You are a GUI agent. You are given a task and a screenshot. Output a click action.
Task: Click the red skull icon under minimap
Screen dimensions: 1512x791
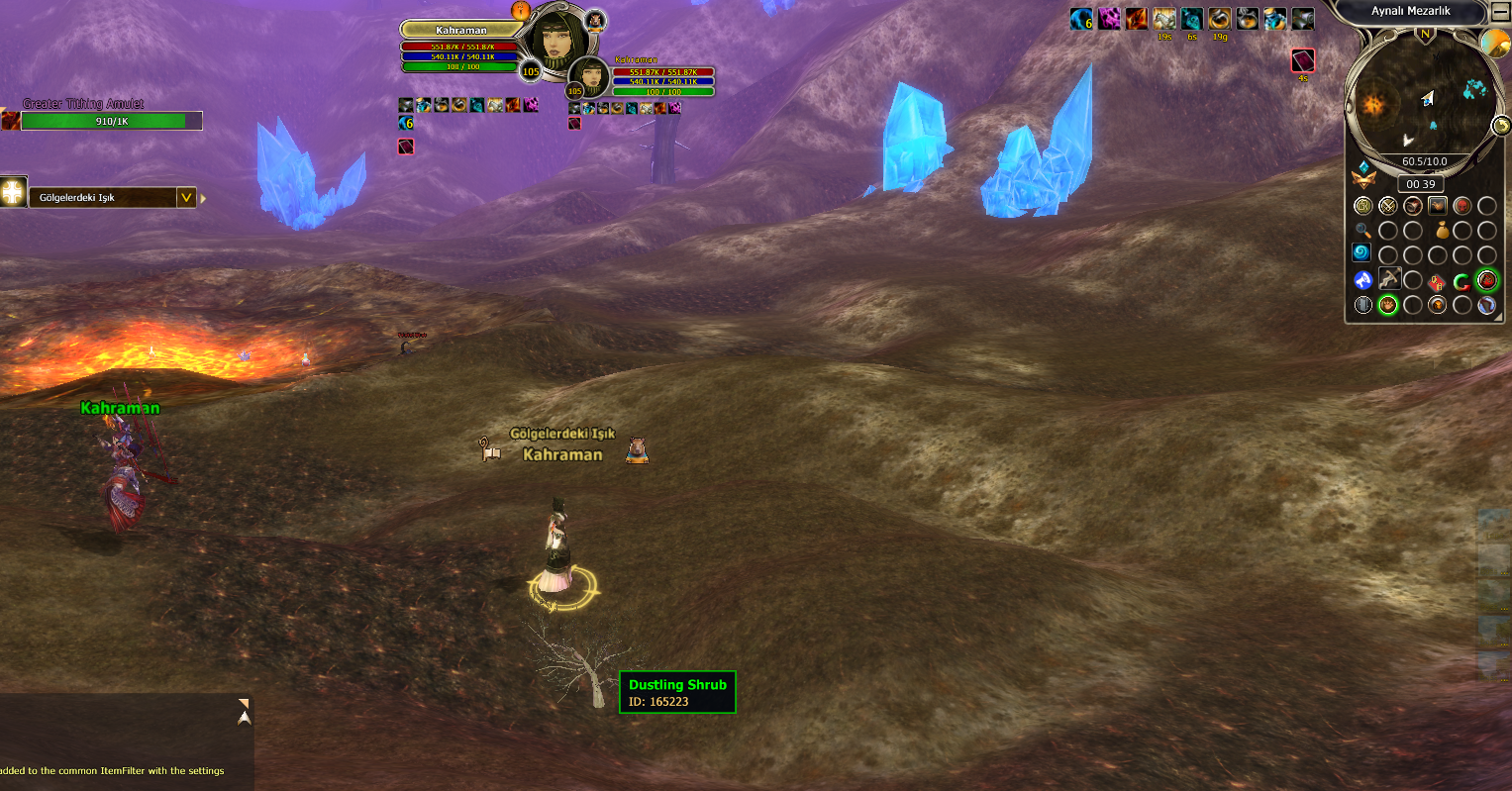tap(1462, 206)
